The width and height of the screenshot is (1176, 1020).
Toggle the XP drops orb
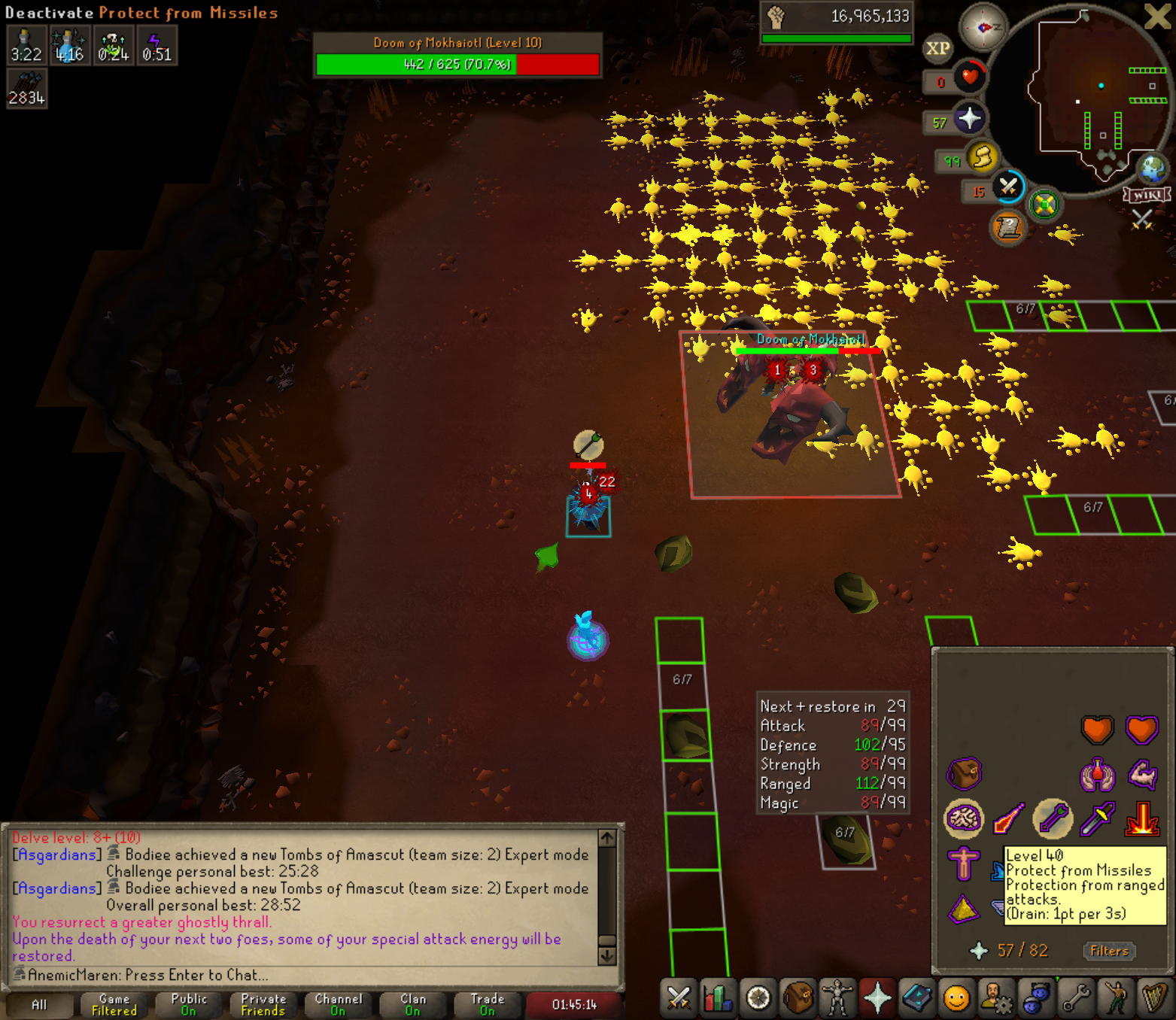937,49
